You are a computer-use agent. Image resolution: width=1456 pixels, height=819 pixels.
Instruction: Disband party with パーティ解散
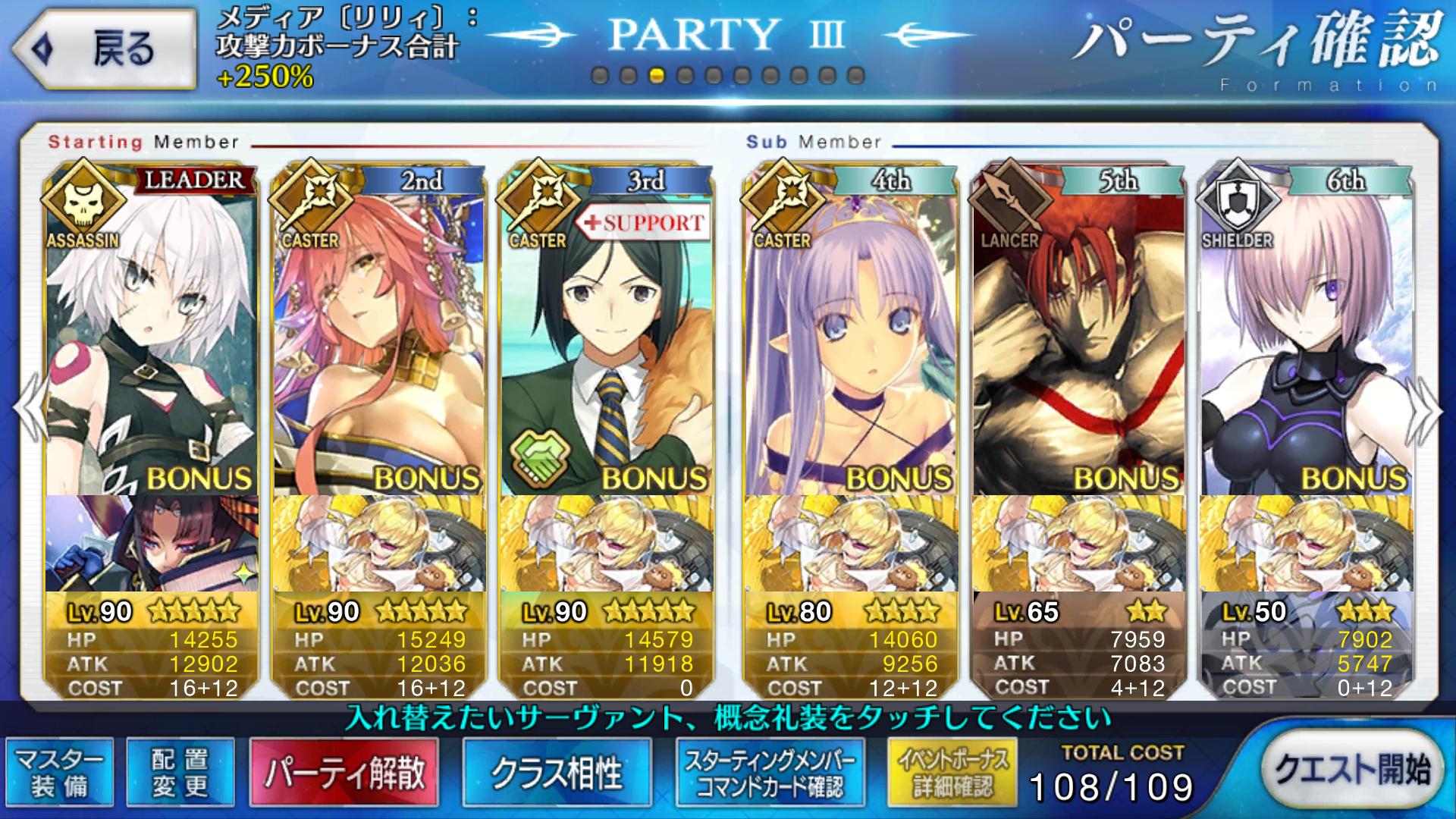coord(344,773)
